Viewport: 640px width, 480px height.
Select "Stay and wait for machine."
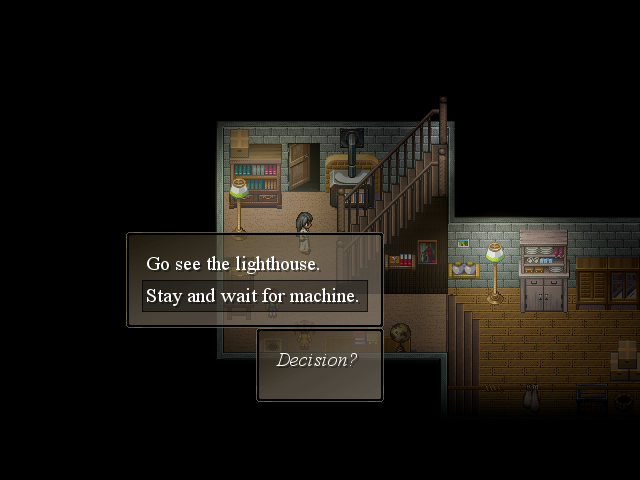[x=251, y=296]
